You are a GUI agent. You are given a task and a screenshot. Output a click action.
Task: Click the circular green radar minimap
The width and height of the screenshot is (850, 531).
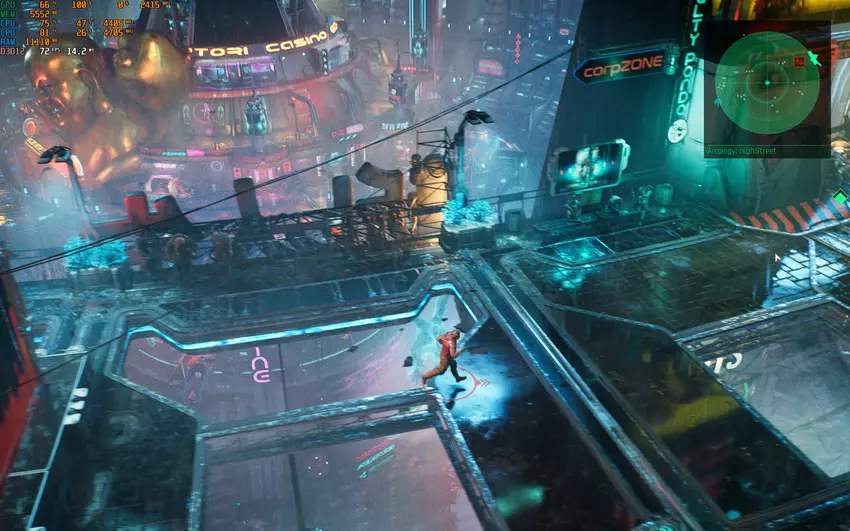tap(767, 84)
